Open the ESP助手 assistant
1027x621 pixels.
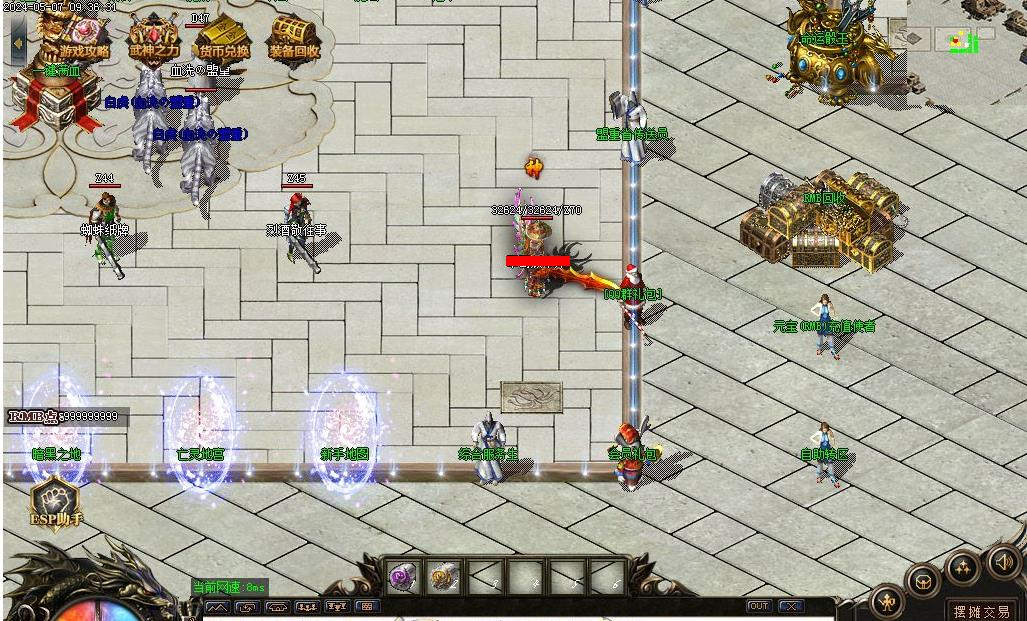(55, 500)
